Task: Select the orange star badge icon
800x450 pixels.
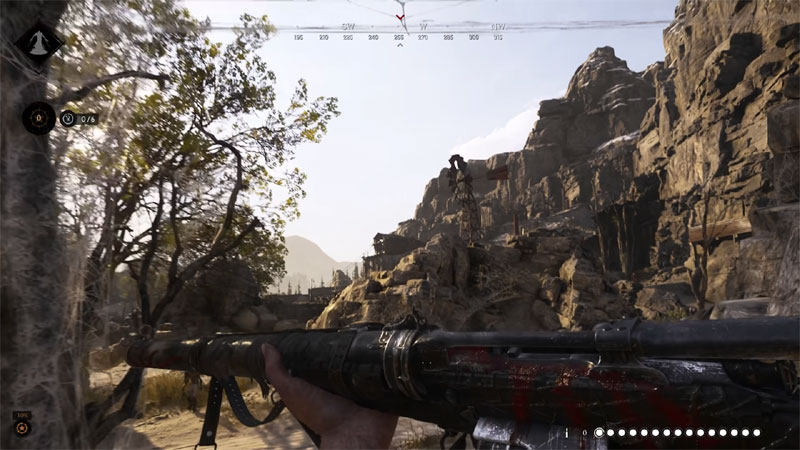Action: click(22, 428)
